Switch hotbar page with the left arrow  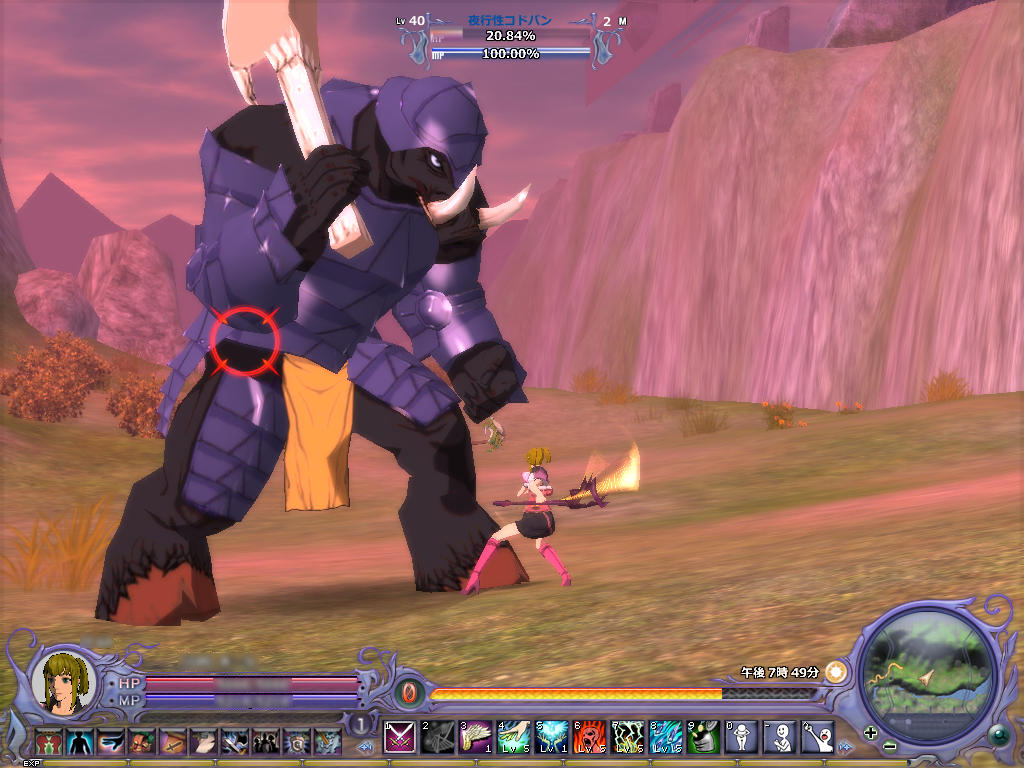366,747
